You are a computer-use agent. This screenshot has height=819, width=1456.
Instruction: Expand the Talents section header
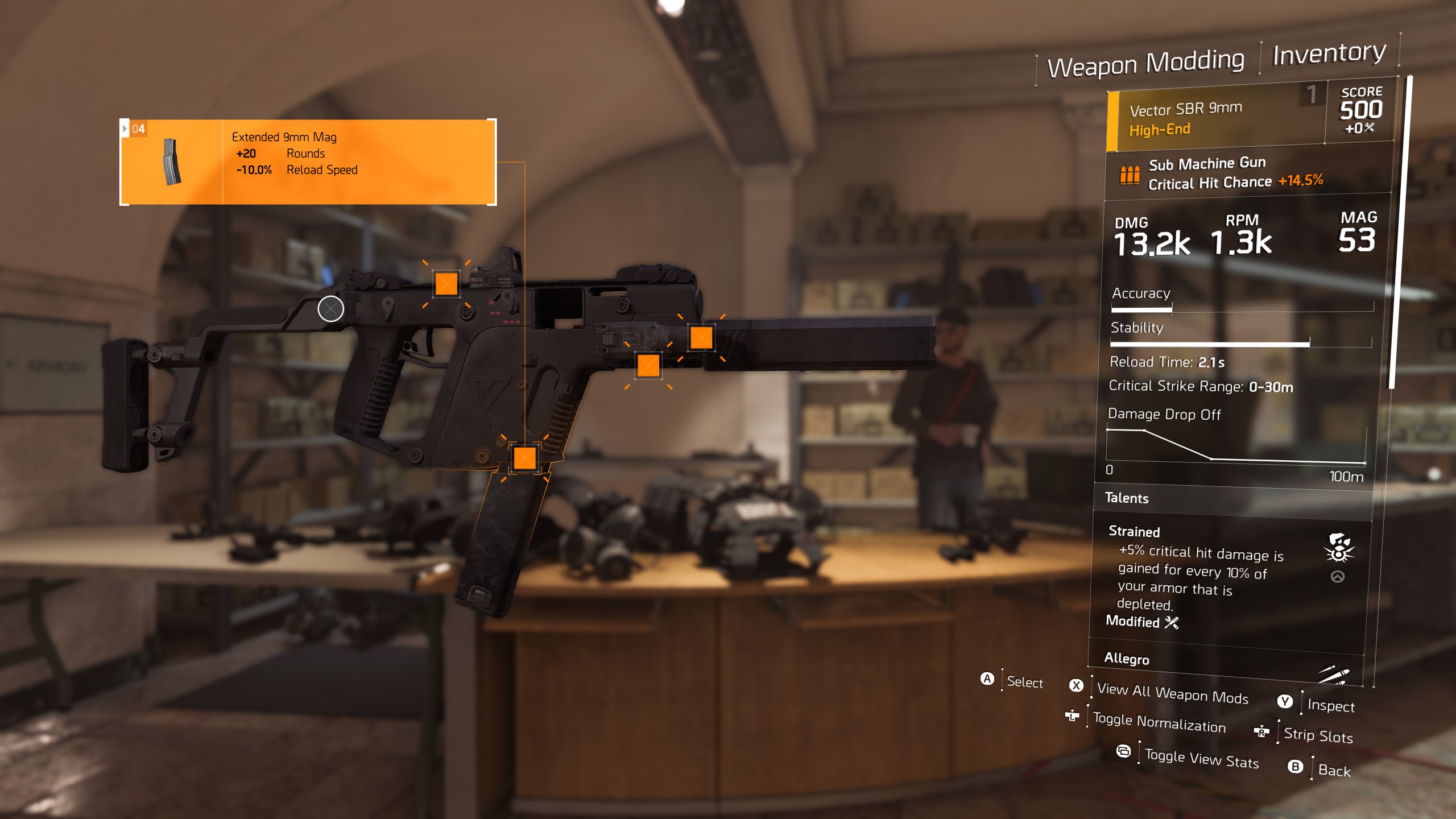click(x=1128, y=498)
